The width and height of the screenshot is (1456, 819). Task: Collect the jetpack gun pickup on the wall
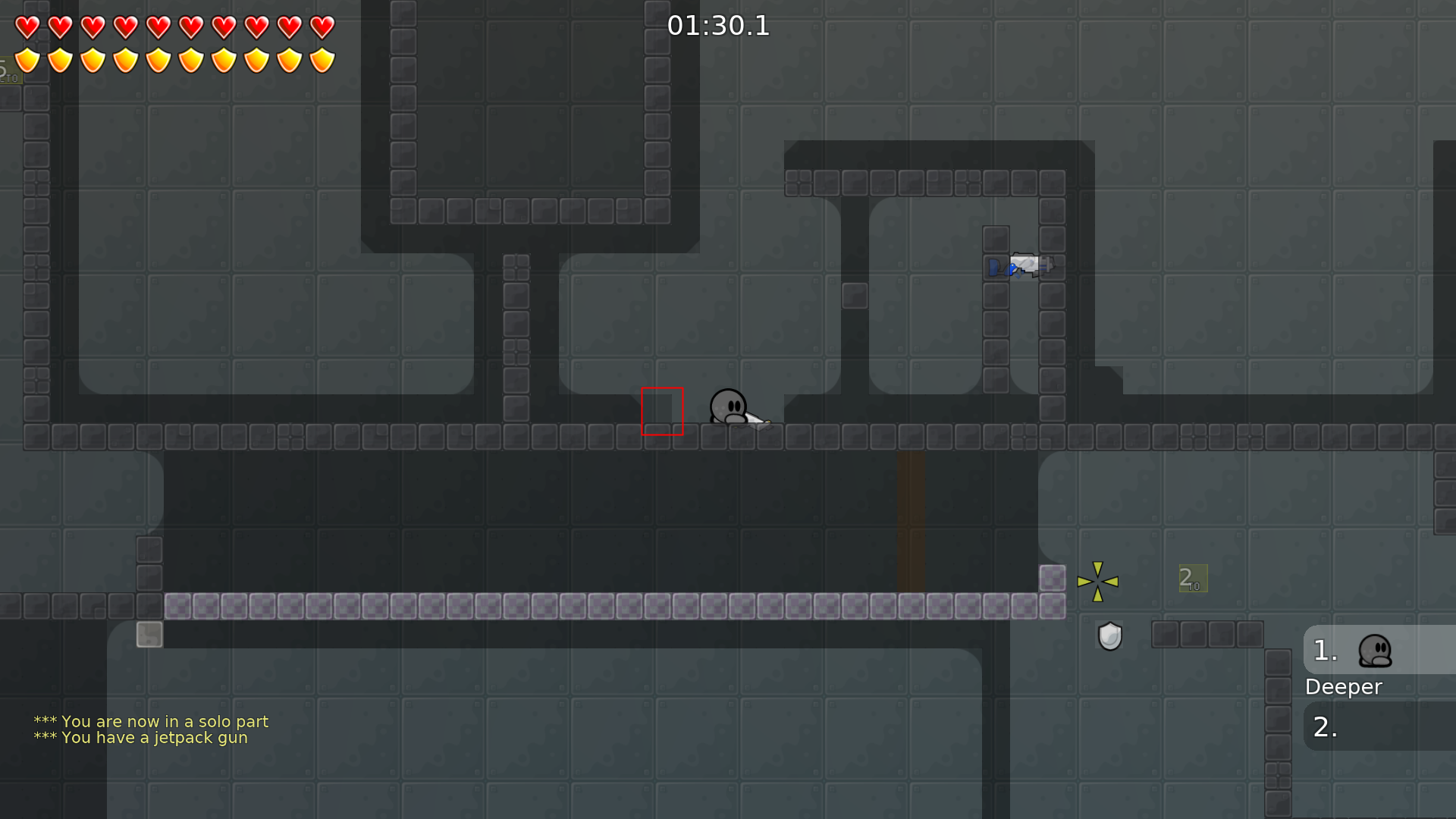click(1024, 265)
